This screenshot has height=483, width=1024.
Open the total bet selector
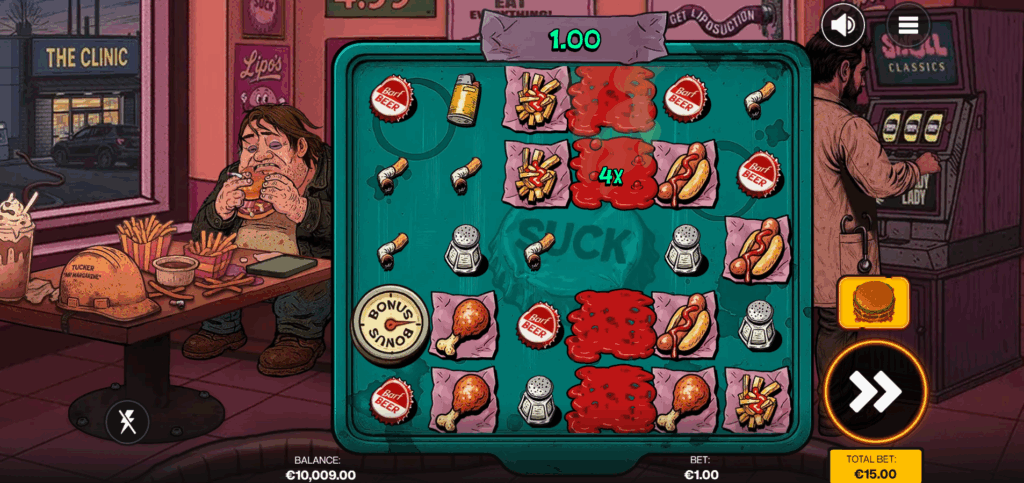tap(875, 466)
